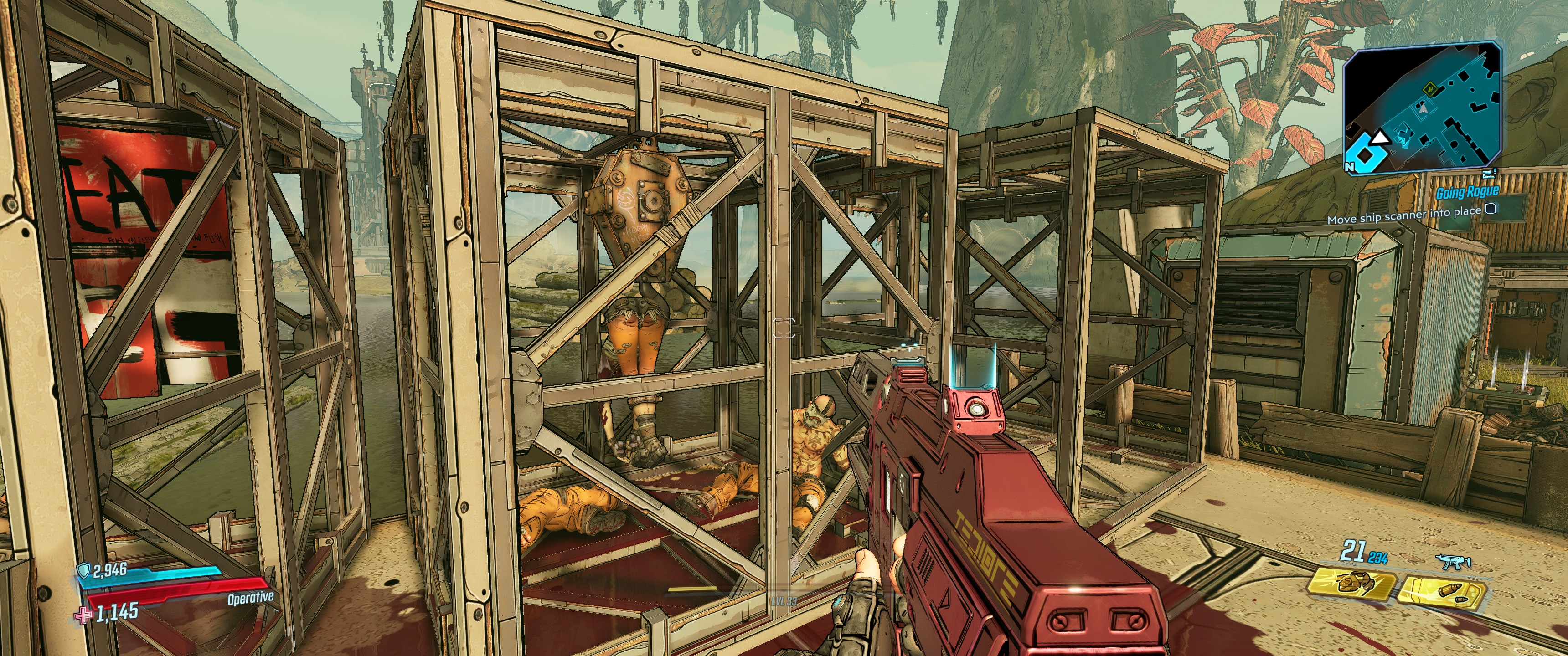The image size is (1568, 656).
Task: Select the Going Rogue mission title
Action: click(1467, 193)
